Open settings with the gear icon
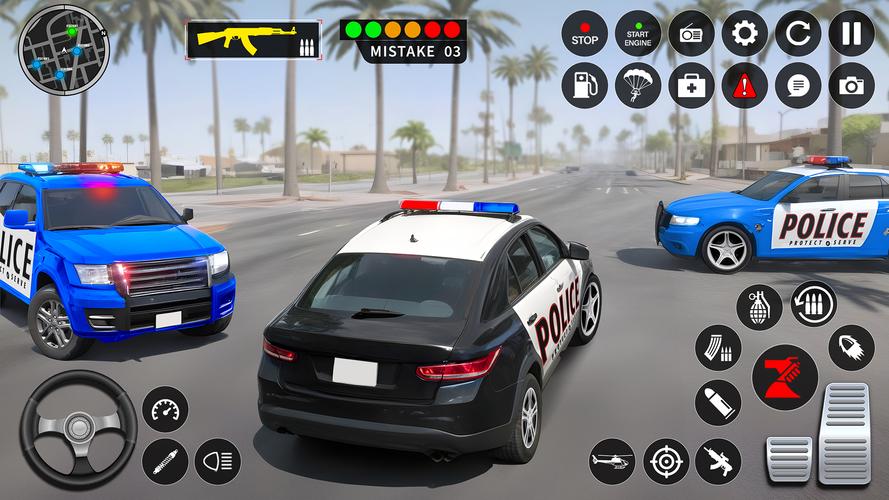889x500 pixels. click(745, 33)
